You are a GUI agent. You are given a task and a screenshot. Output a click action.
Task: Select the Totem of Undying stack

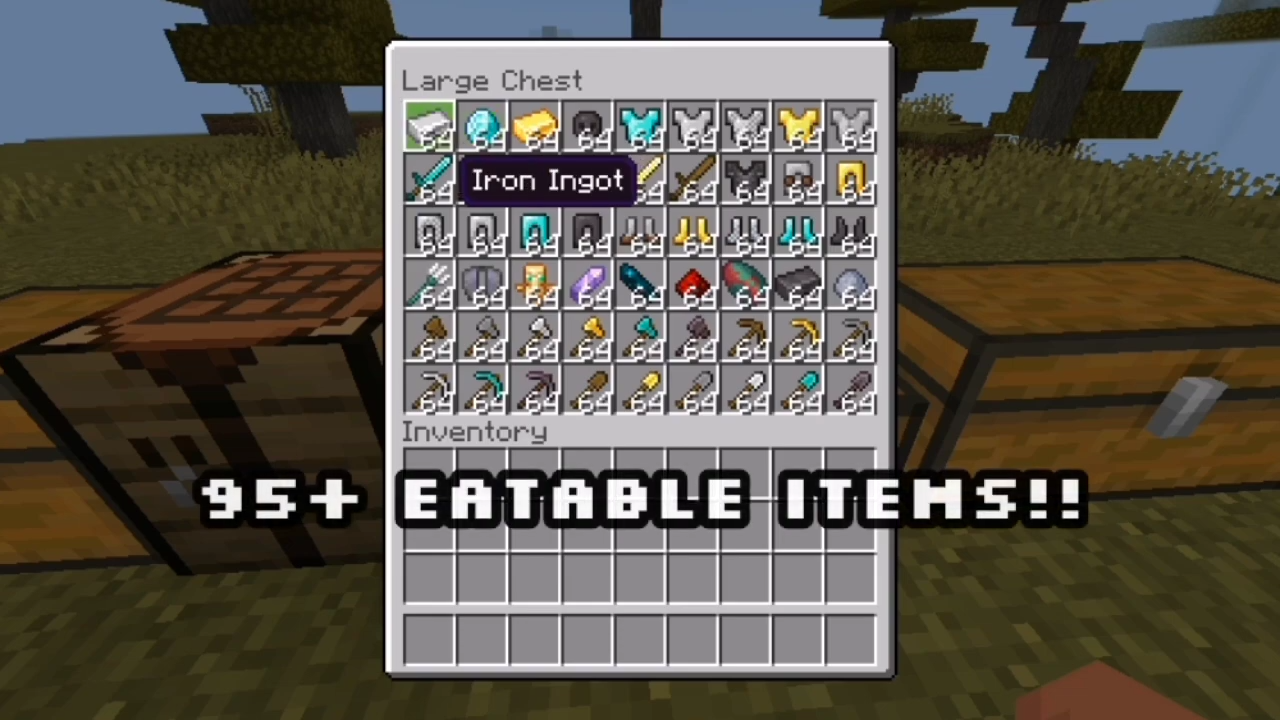click(x=535, y=287)
